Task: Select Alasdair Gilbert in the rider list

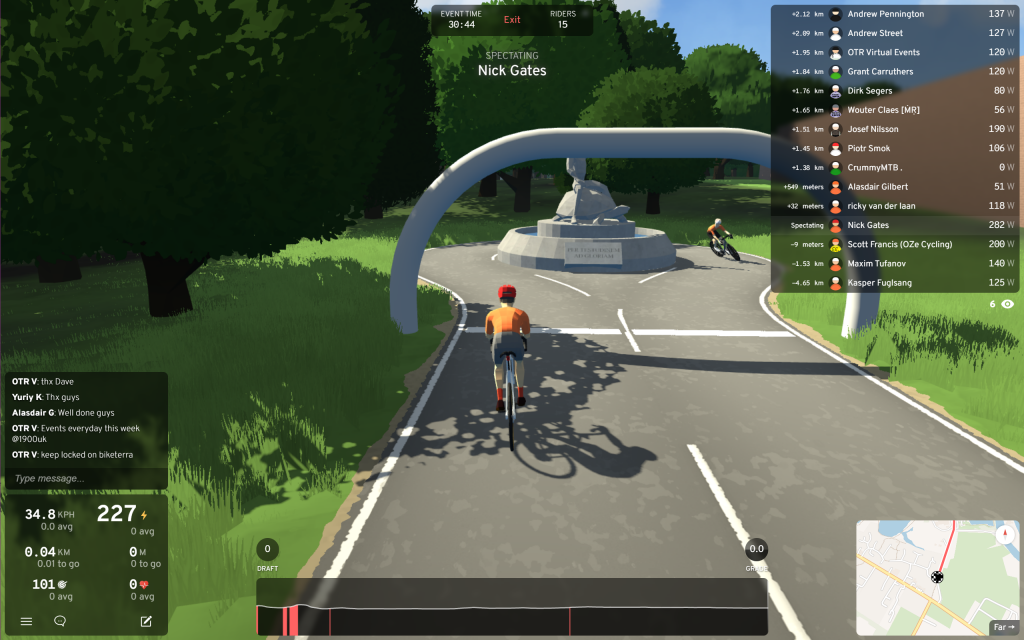Action: [879, 187]
